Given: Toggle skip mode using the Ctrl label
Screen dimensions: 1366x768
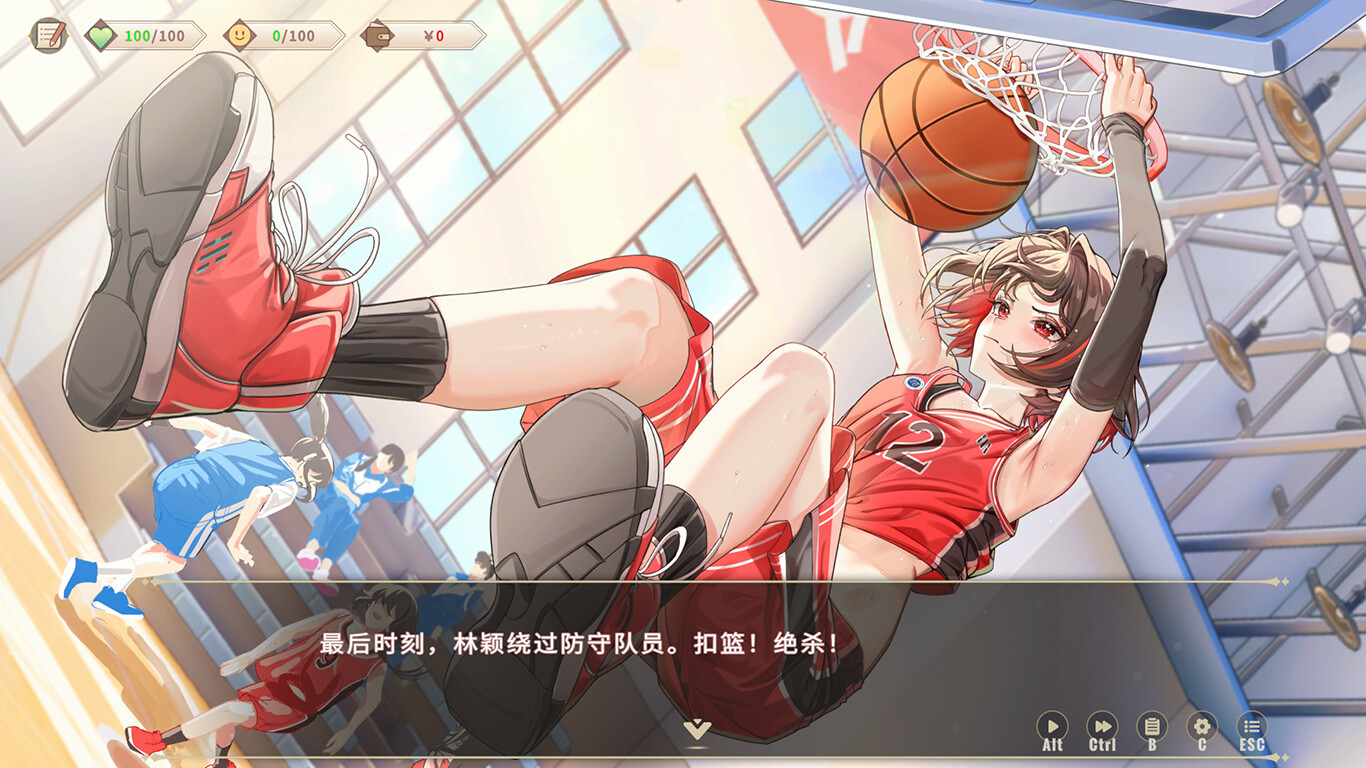Looking at the screenshot, I should tap(1101, 744).
